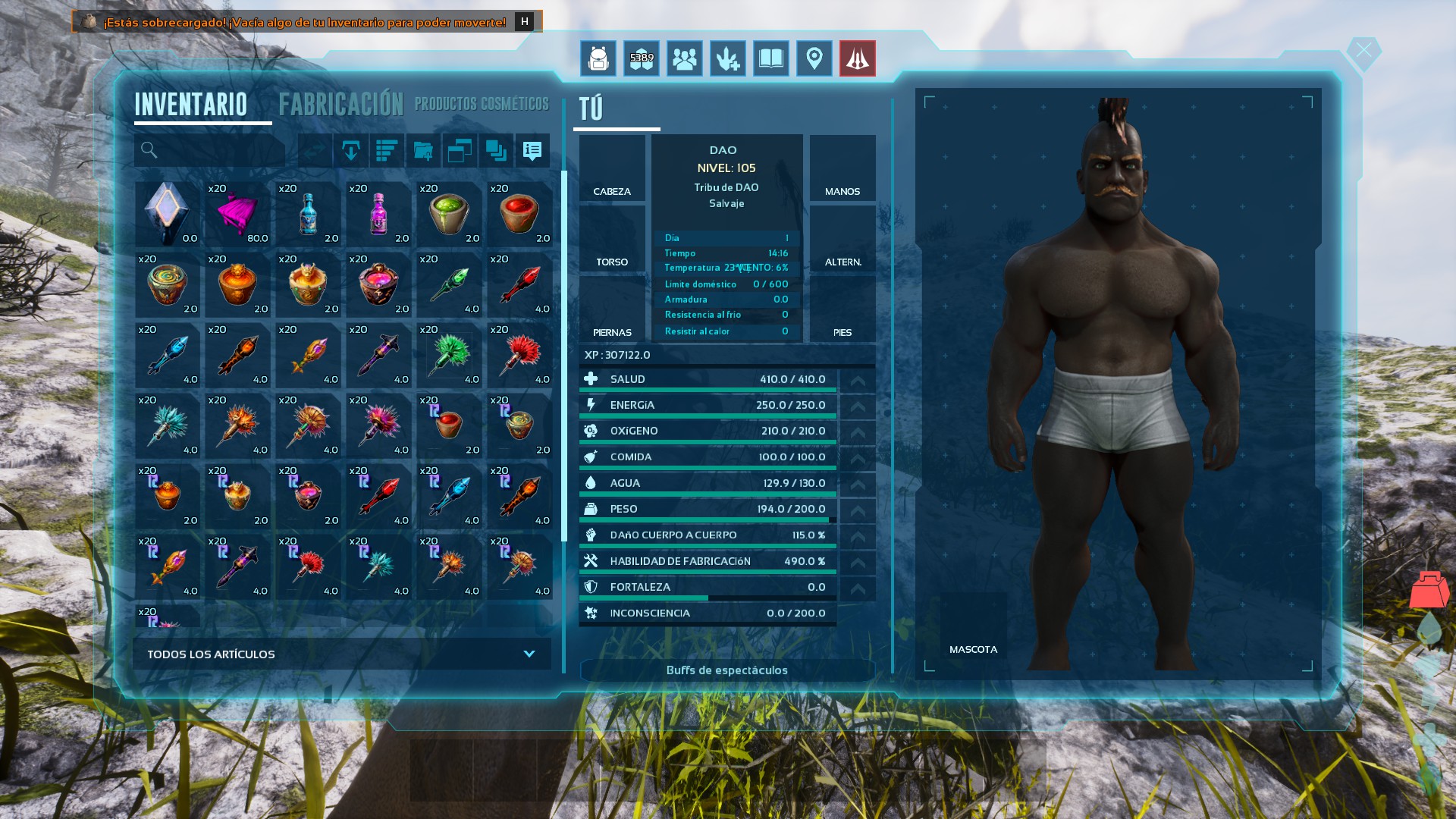This screenshot has height=819, width=1456.
Task: Click the Buffs de espectáculos button
Action: [x=726, y=670]
